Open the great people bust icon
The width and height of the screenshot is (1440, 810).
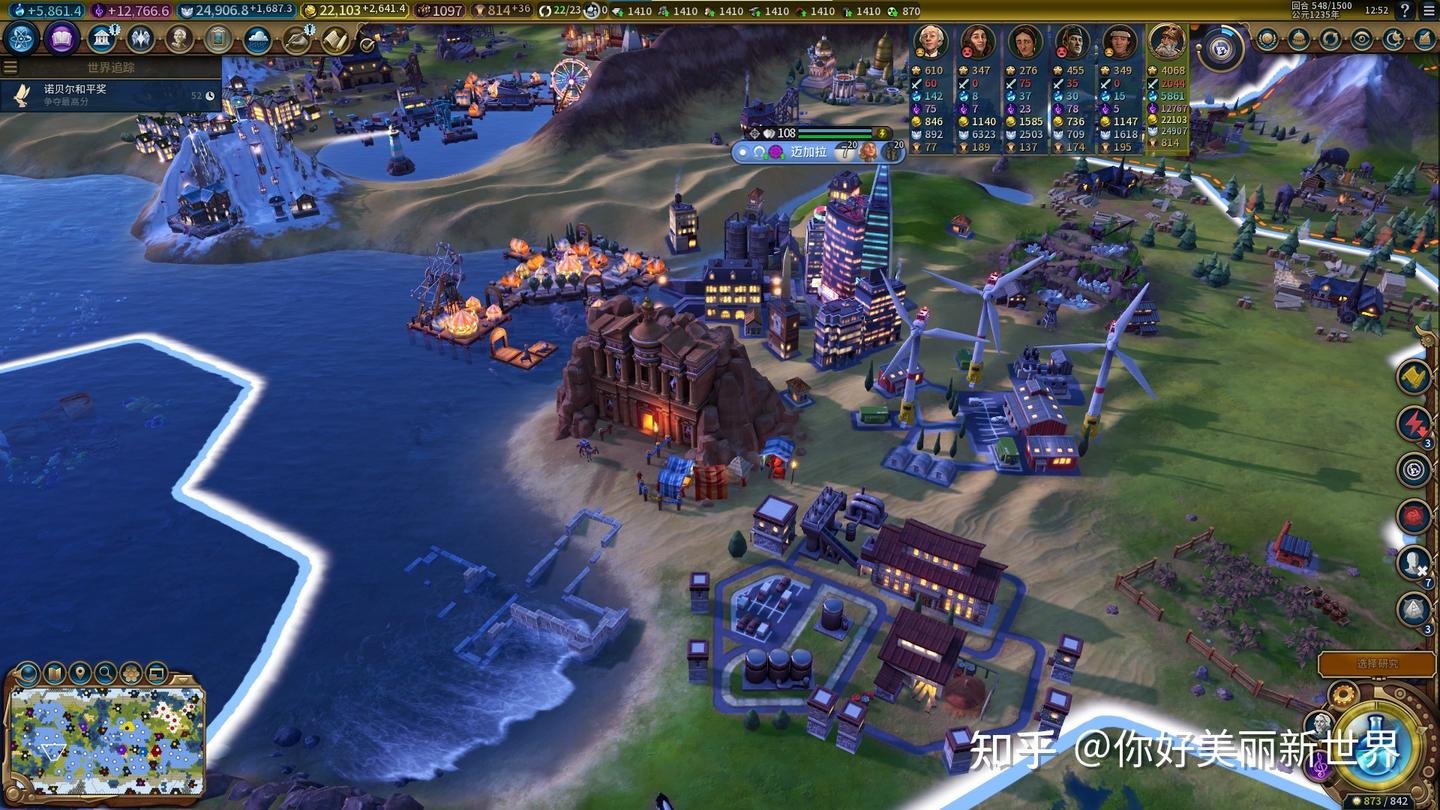[x=180, y=39]
